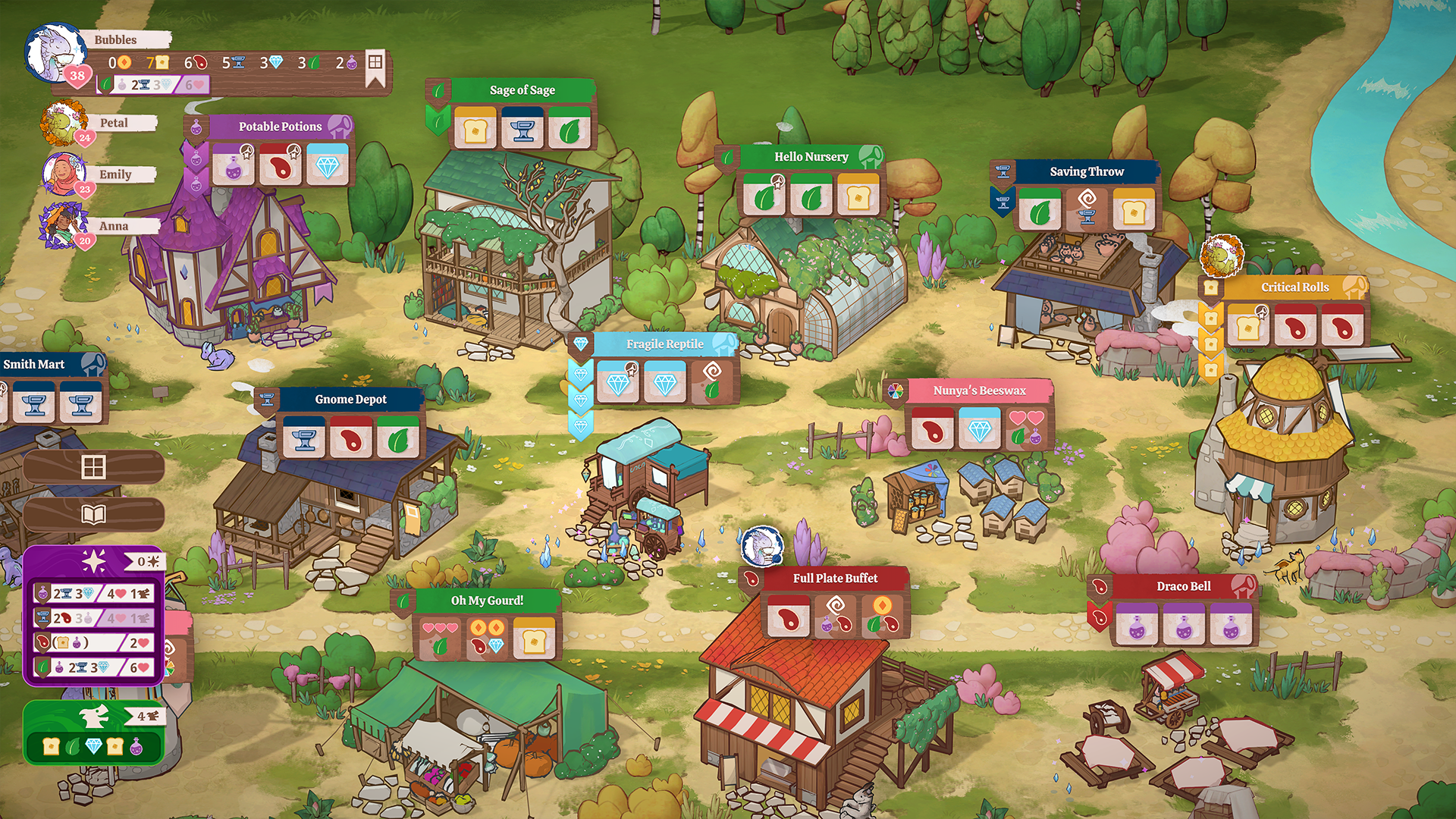The image size is (1456, 819).
Task: Choose Nunya's Beeswax shop banner
Action: (979, 391)
